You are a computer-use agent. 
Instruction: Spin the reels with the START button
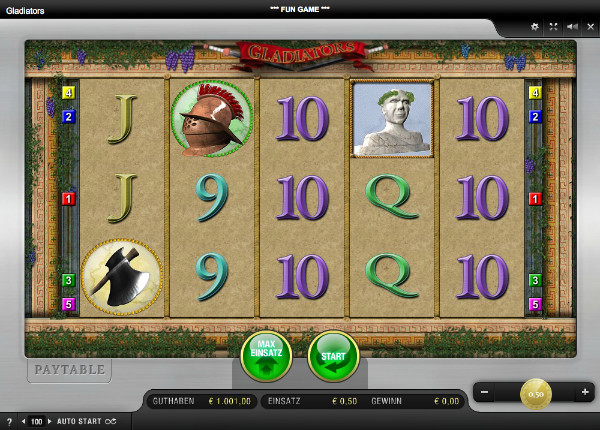[333, 357]
